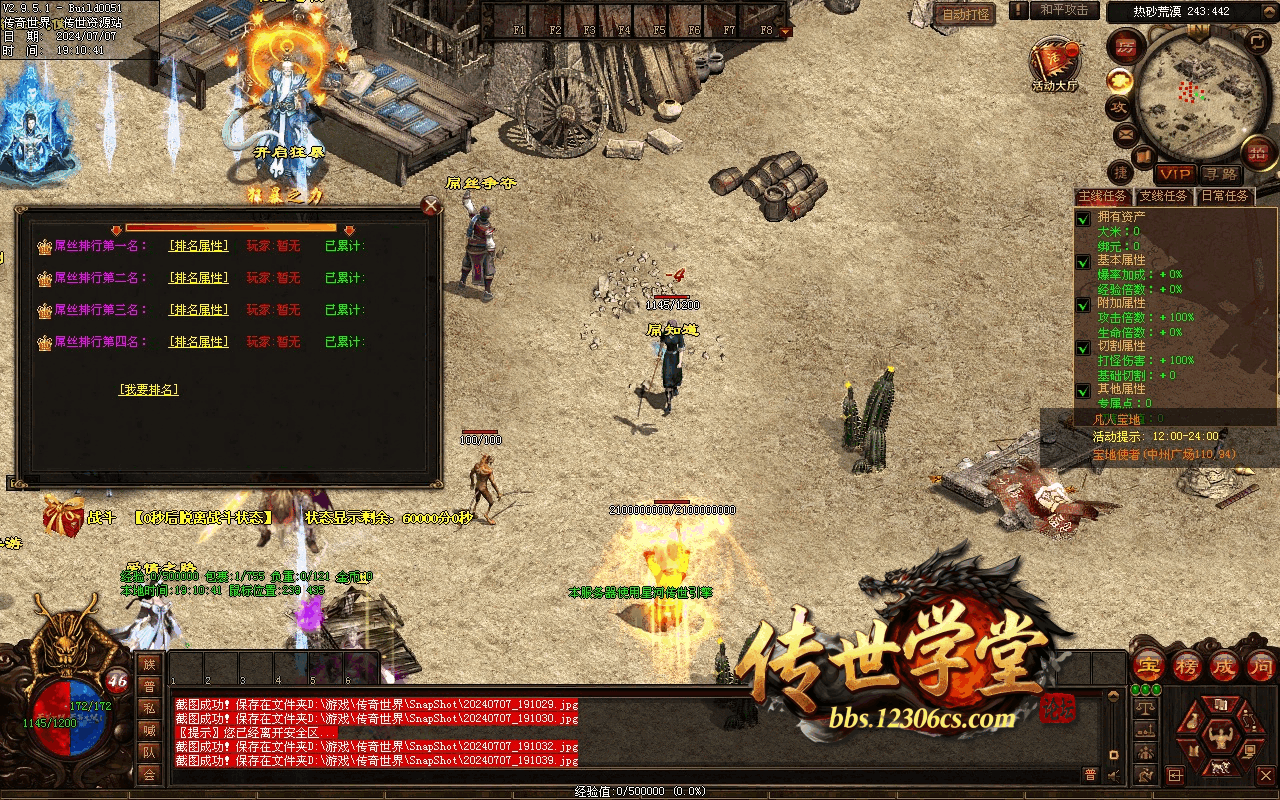This screenshot has height=800, width=1280.
Task: Open the 宝 treasure round button
Action: [1149, 666]
